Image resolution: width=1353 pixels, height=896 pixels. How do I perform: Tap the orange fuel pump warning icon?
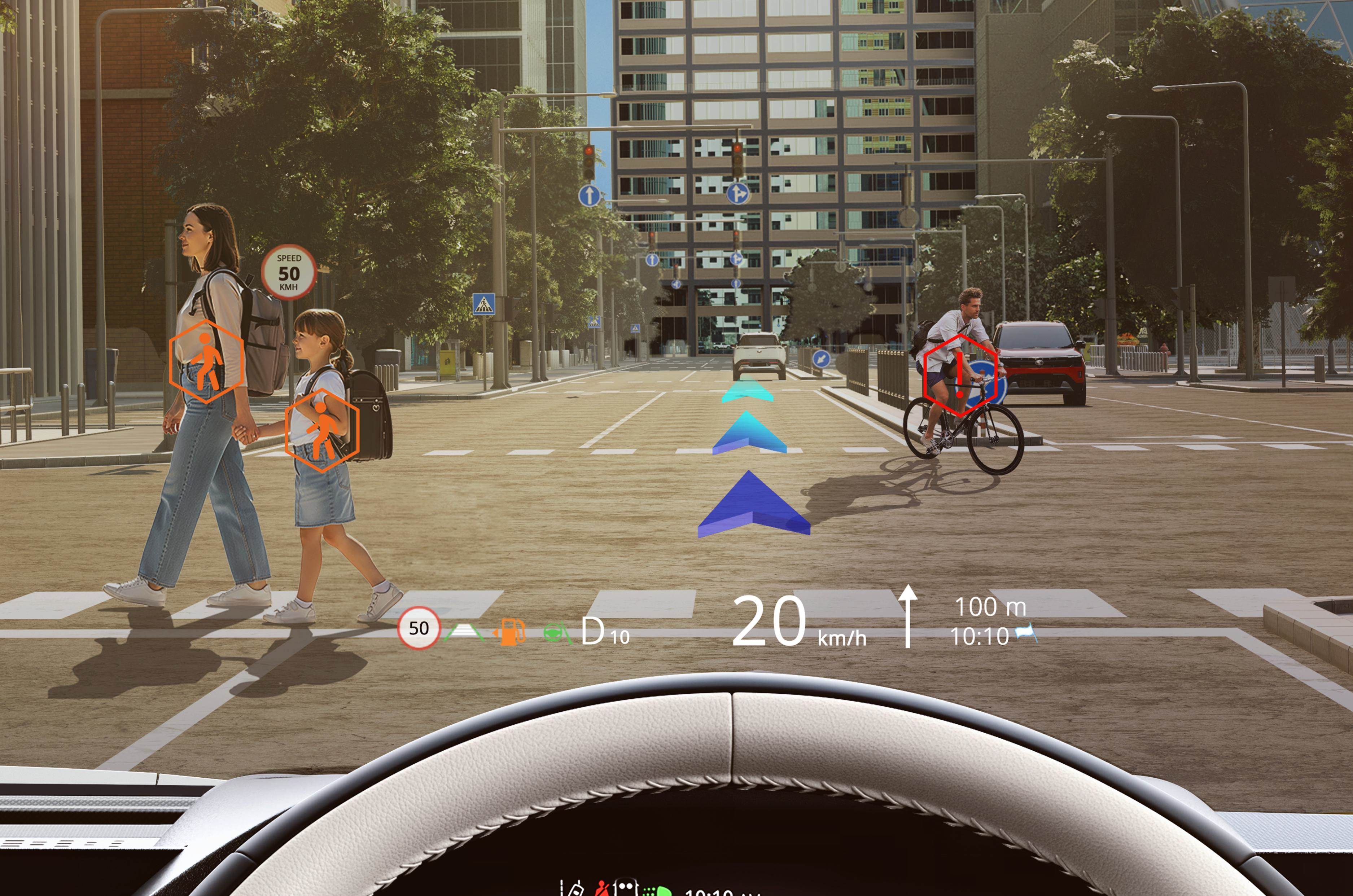click(x=509, y=632)
